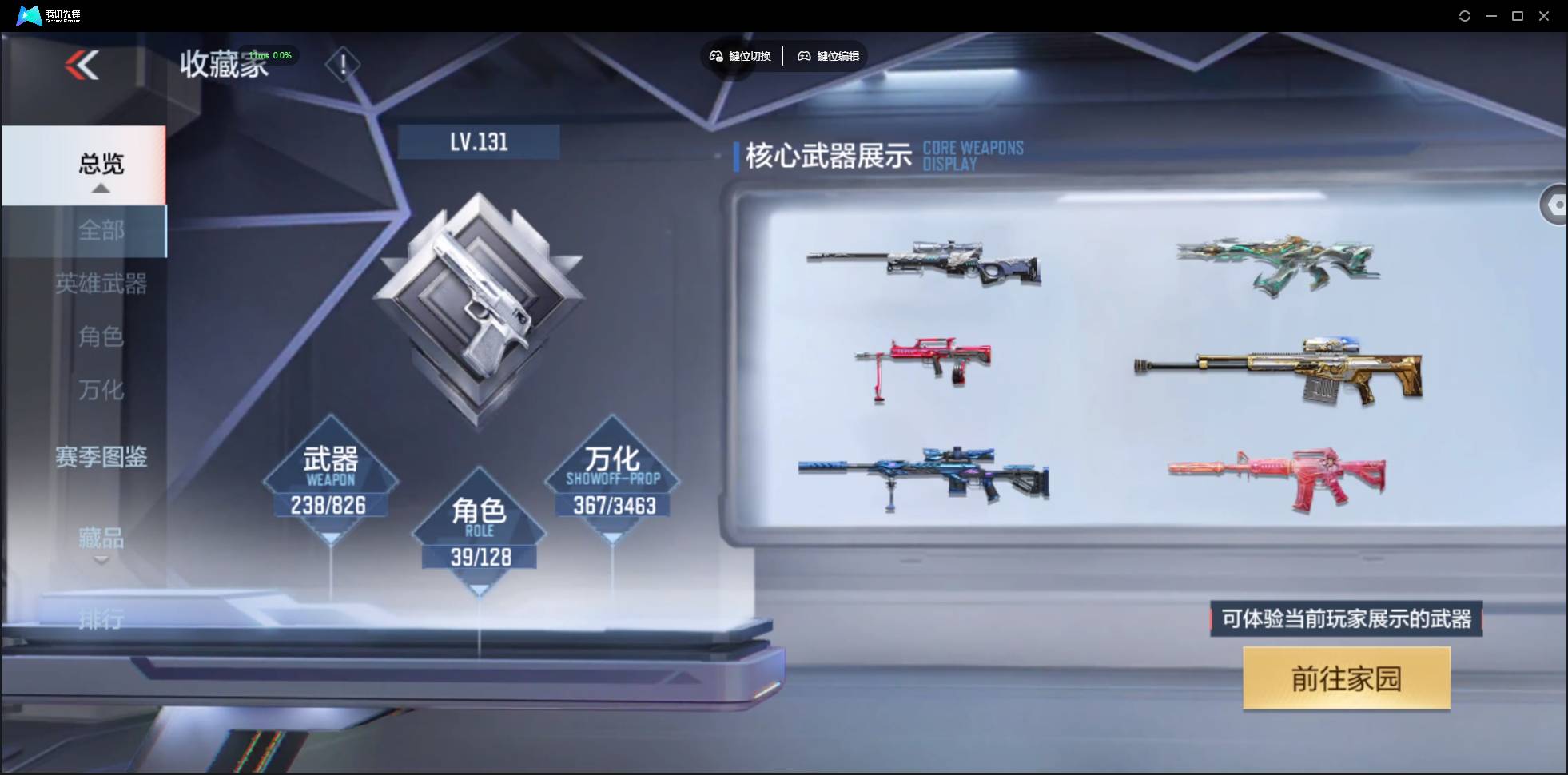Viewport: 1568px width, 775px height.
Task: Open the notice via exclamation icon beside 收藏家
Action: click(344, 64)
